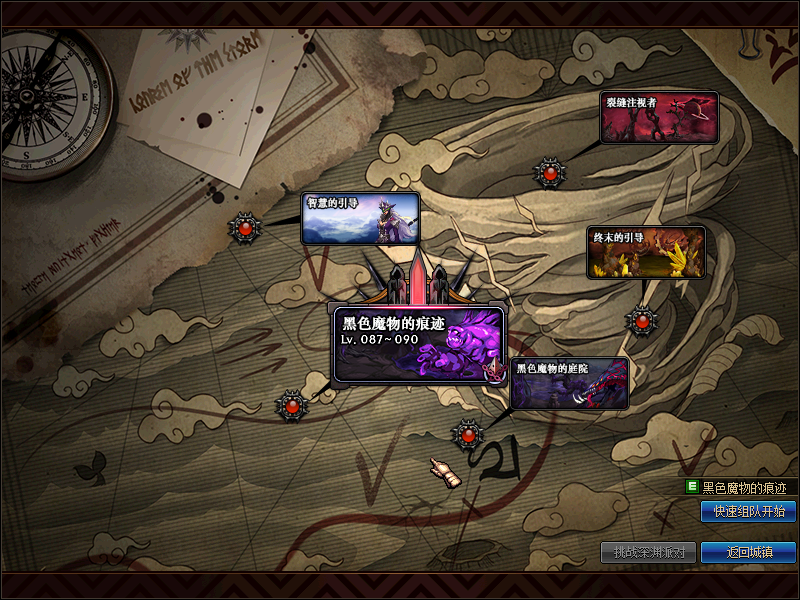Click the red map node beside 智慧的引导
The height and width of the screenshot is (600, 800).
(x=246, y=229)
